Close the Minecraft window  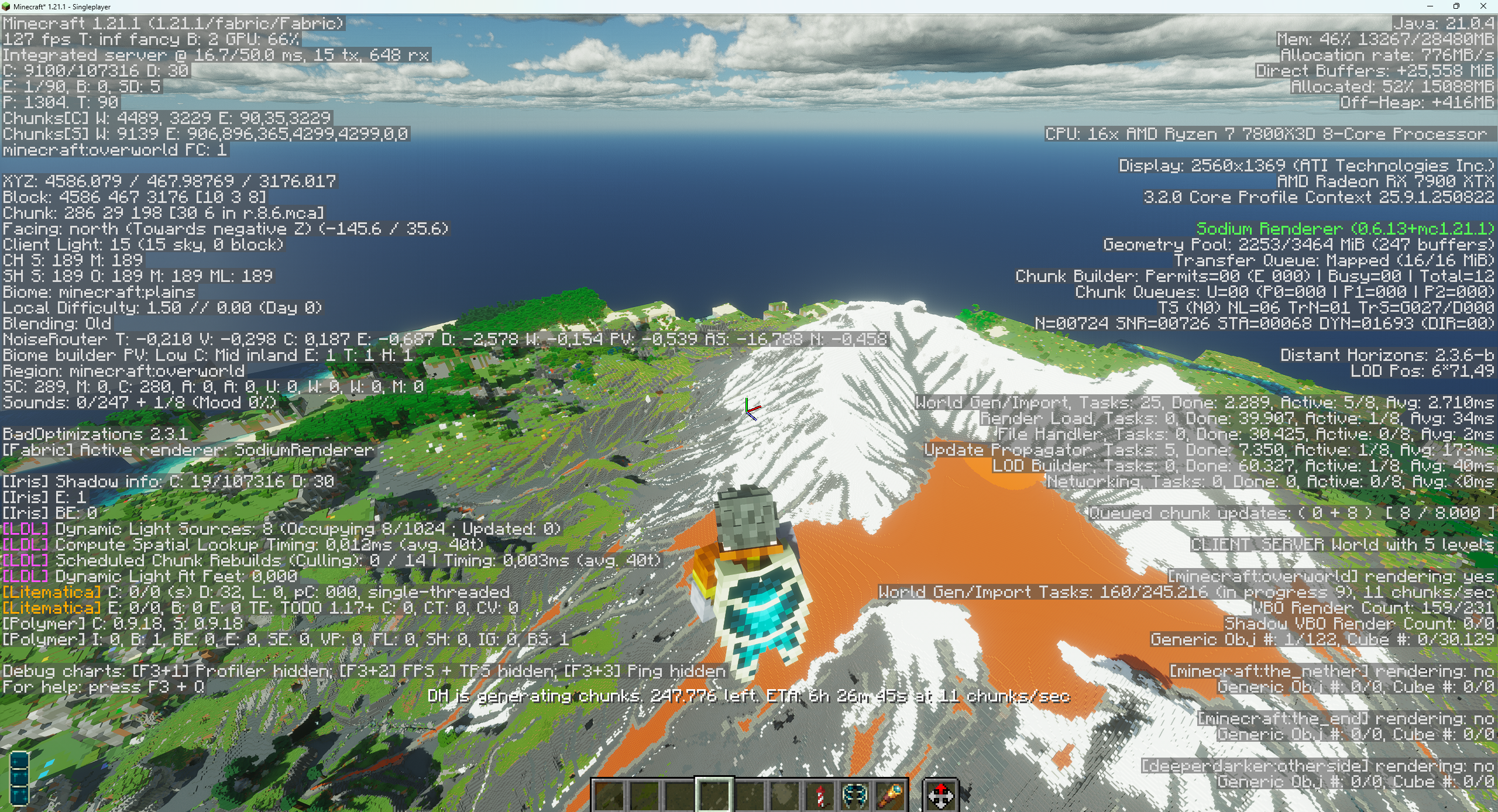click(1483, 6)
